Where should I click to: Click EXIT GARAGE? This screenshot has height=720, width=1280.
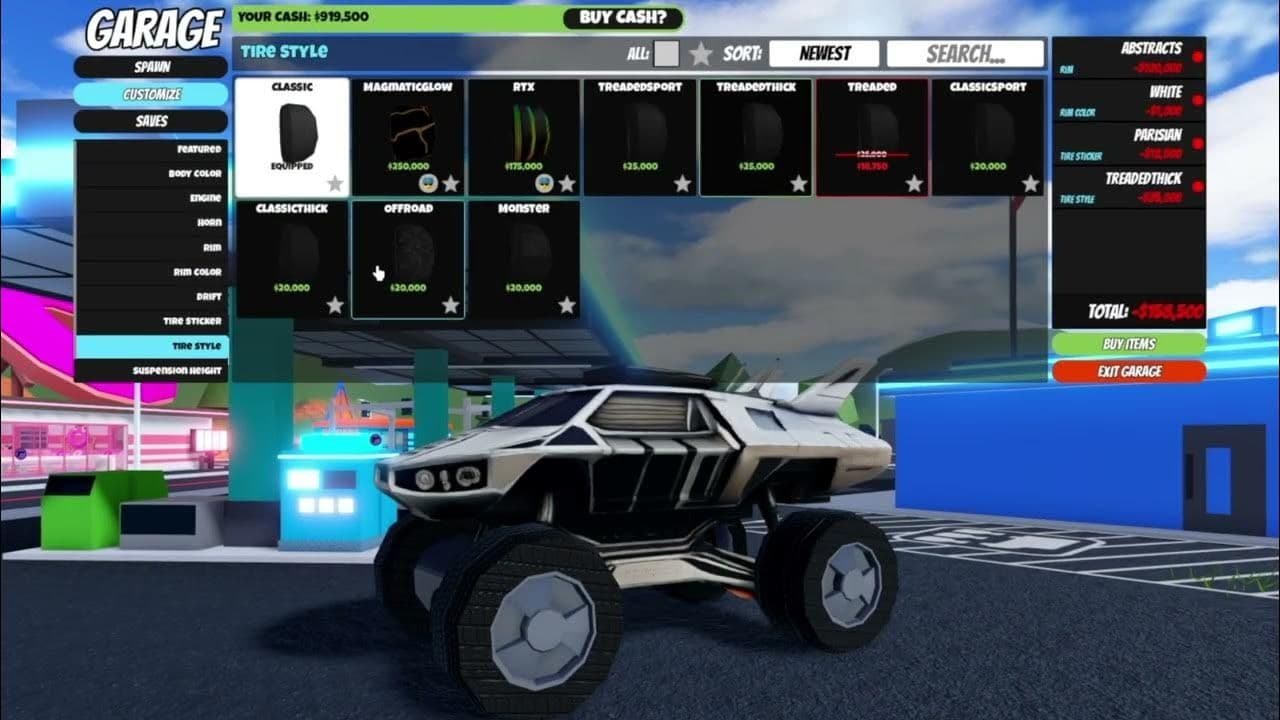1129,370
